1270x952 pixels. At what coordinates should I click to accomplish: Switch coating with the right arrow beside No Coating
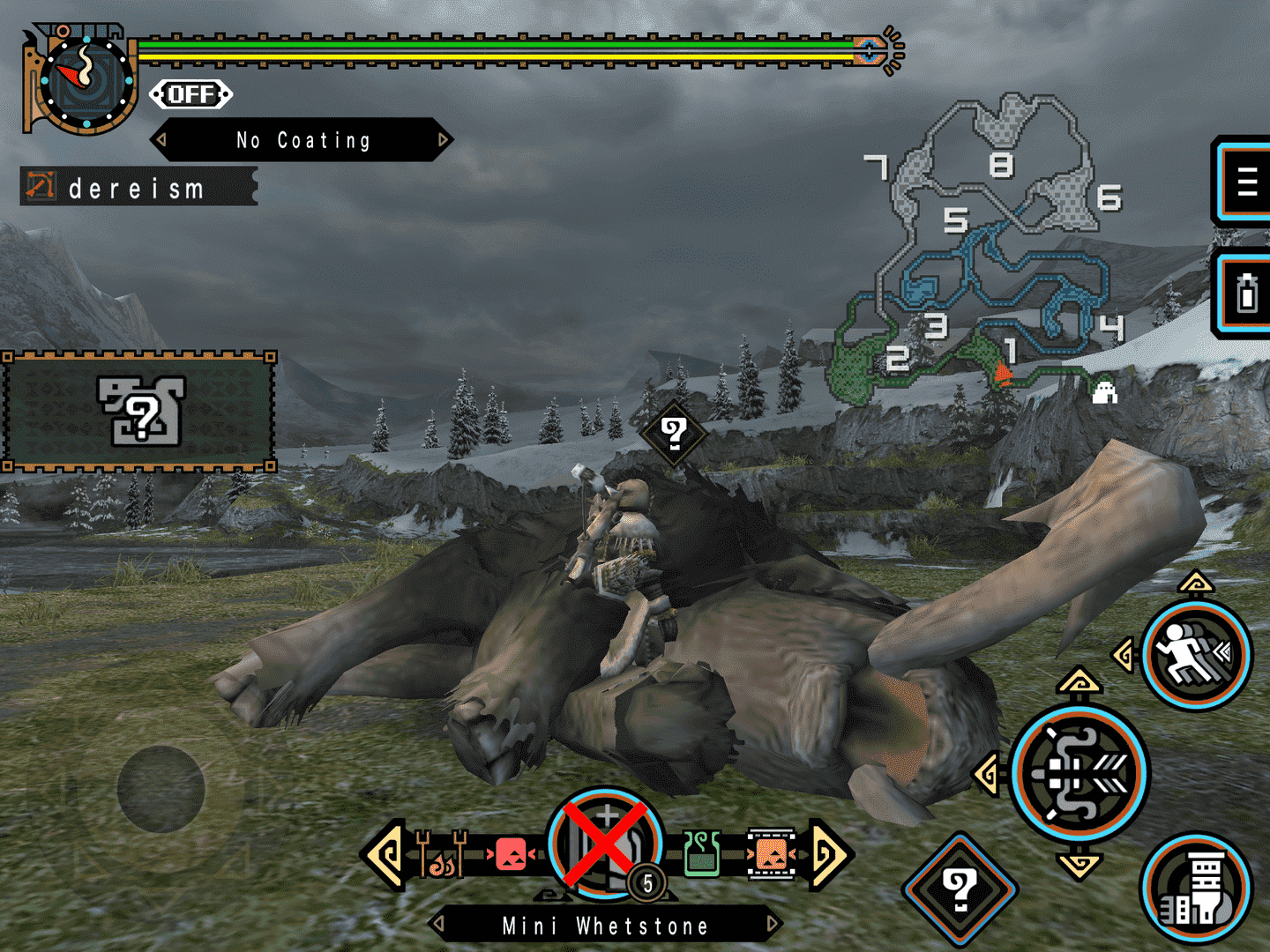(443, 140)
